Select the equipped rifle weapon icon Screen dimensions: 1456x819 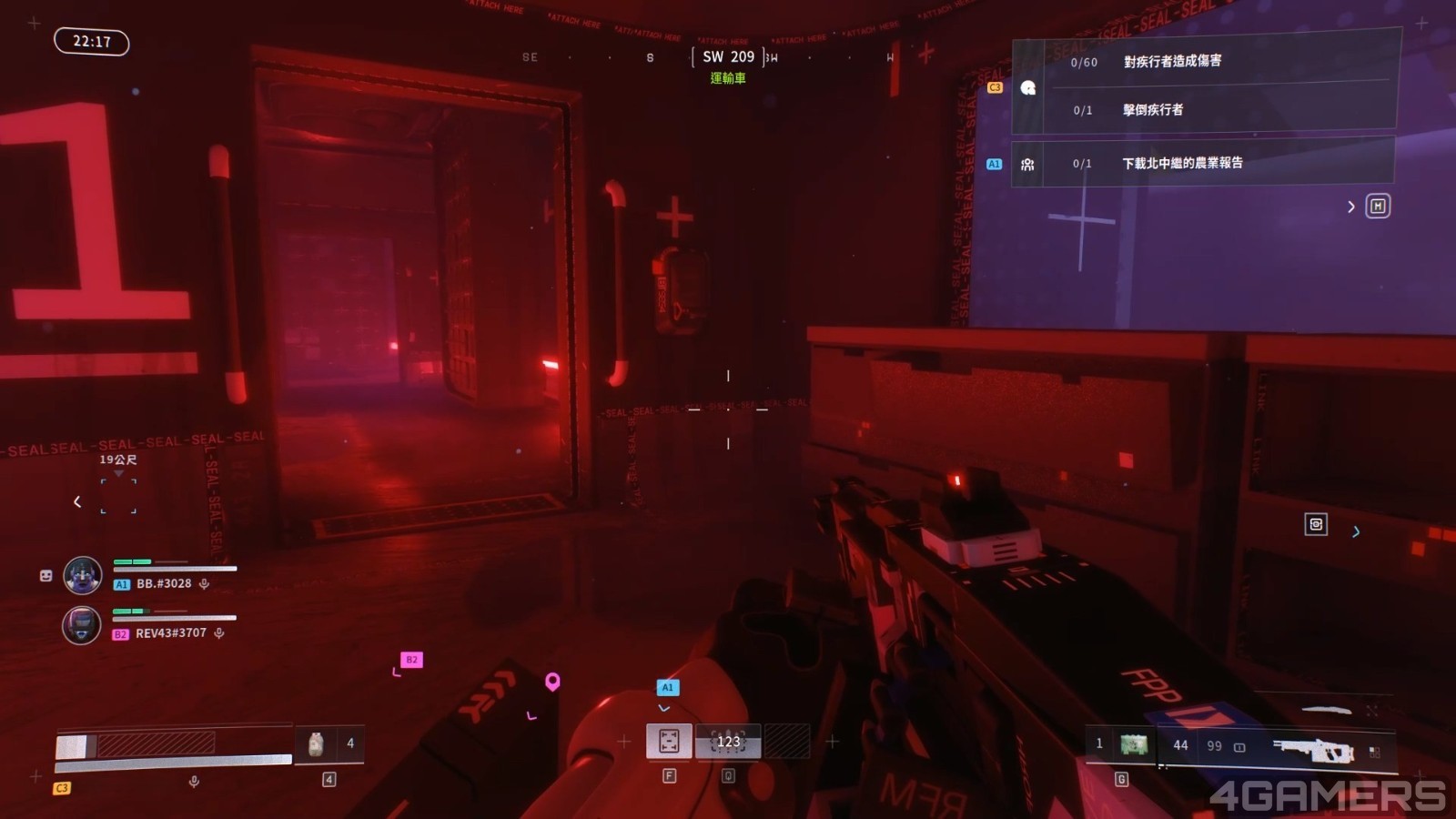point(1313,748)
